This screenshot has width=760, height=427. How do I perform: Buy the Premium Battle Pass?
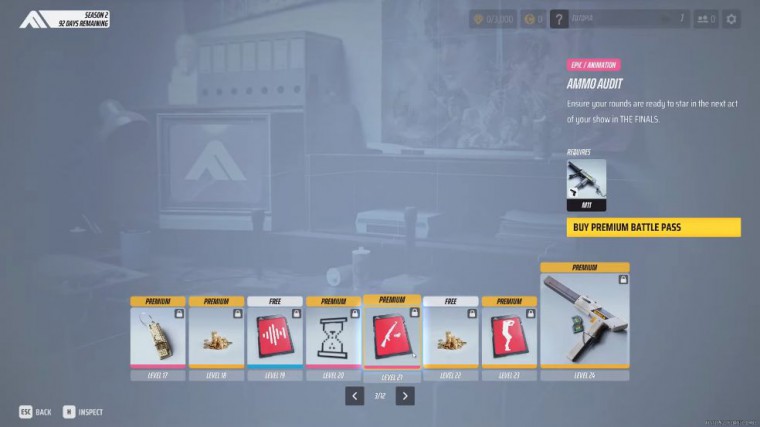click(653, 227)
